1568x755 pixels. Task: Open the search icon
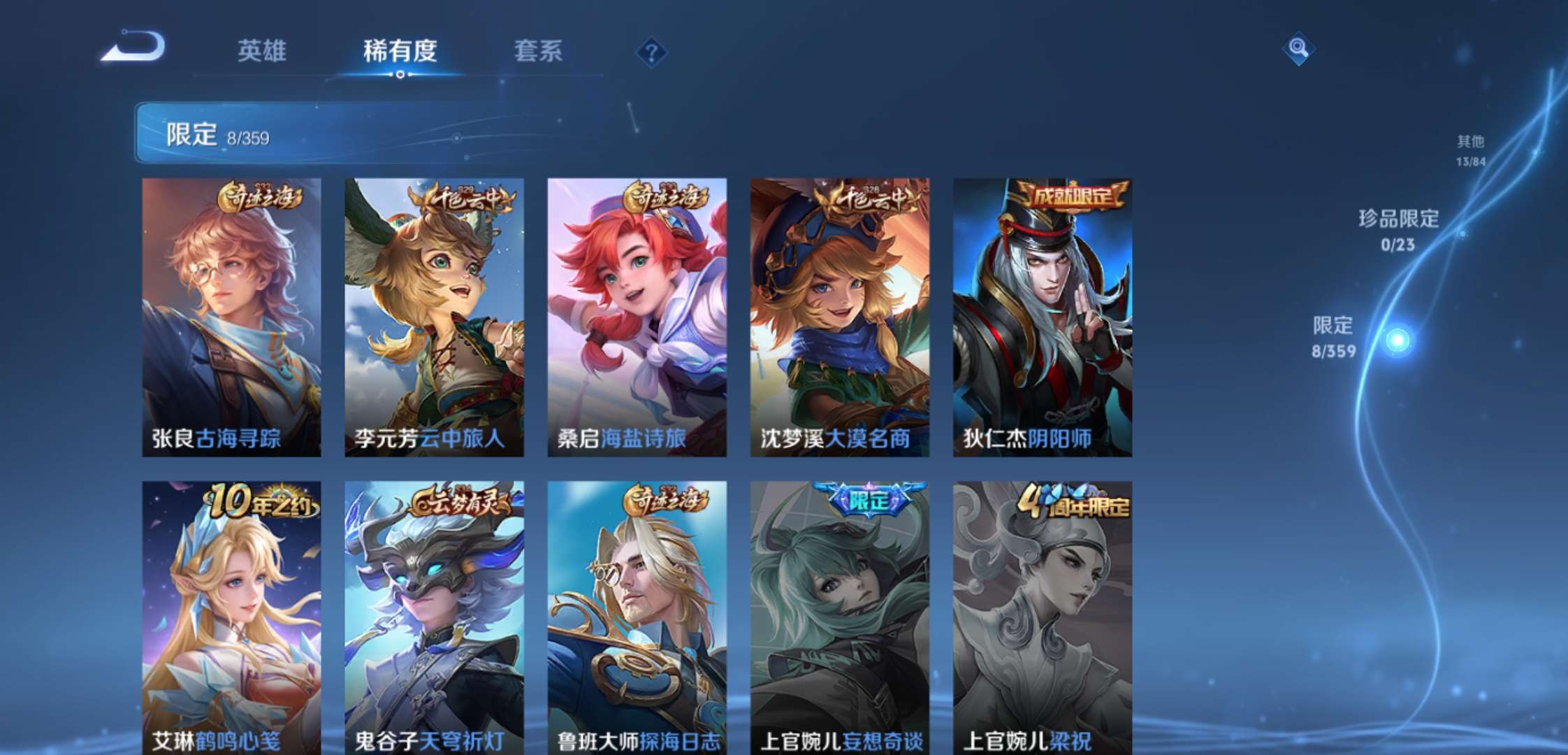[1300, 50]
